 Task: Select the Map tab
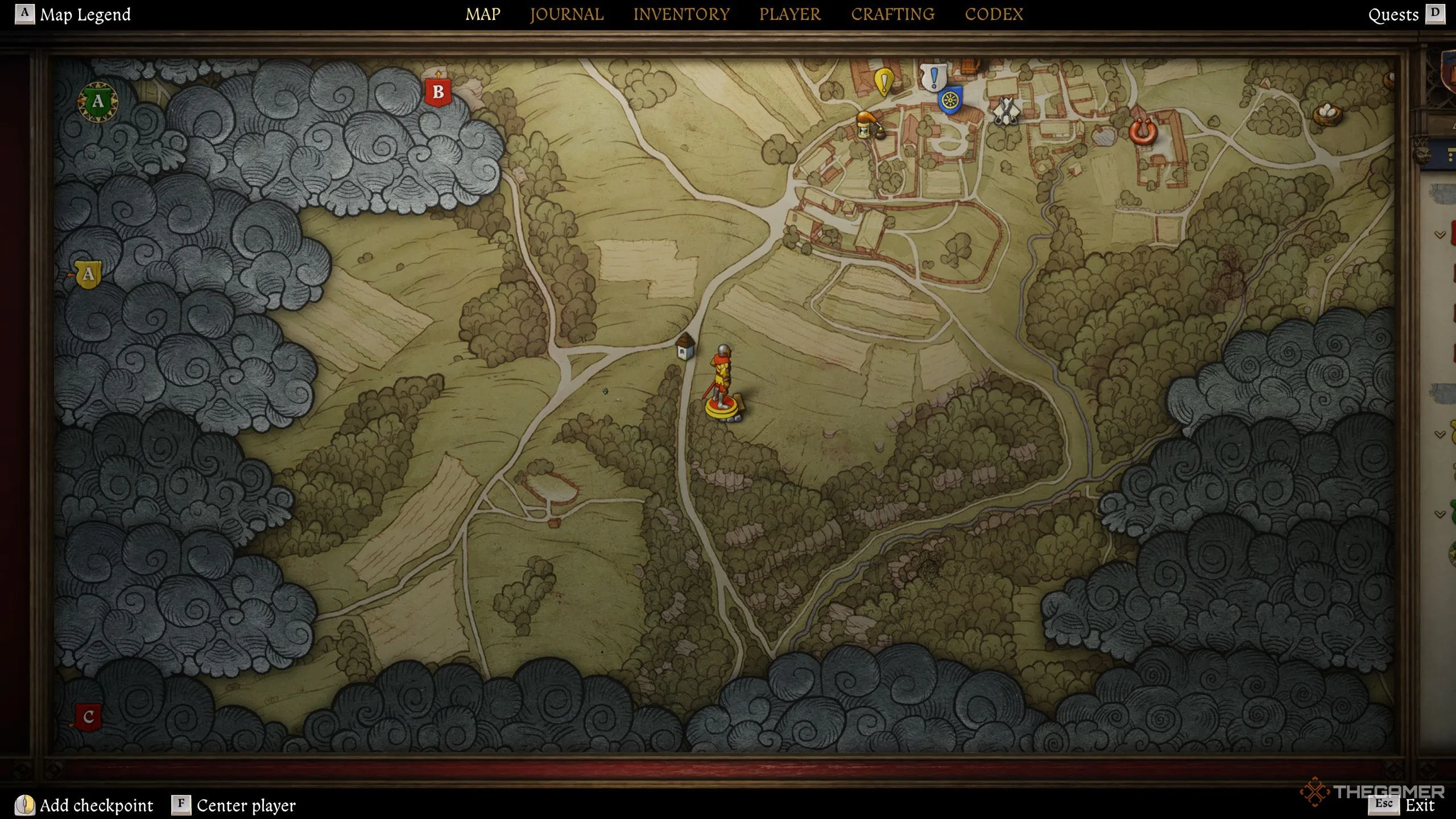coord(483,14)
